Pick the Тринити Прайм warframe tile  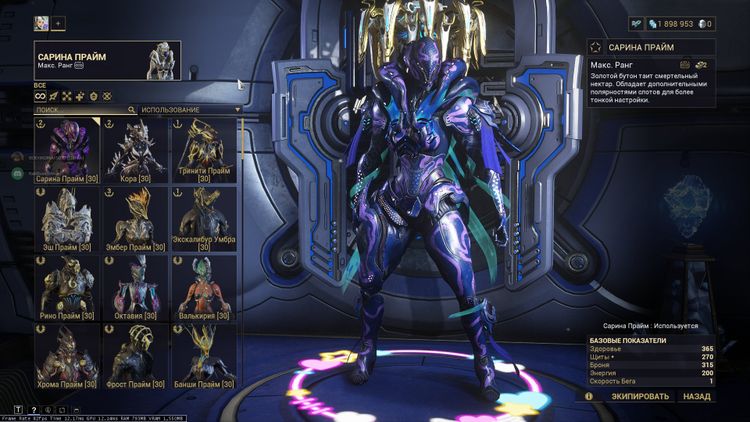click(203, 150)
